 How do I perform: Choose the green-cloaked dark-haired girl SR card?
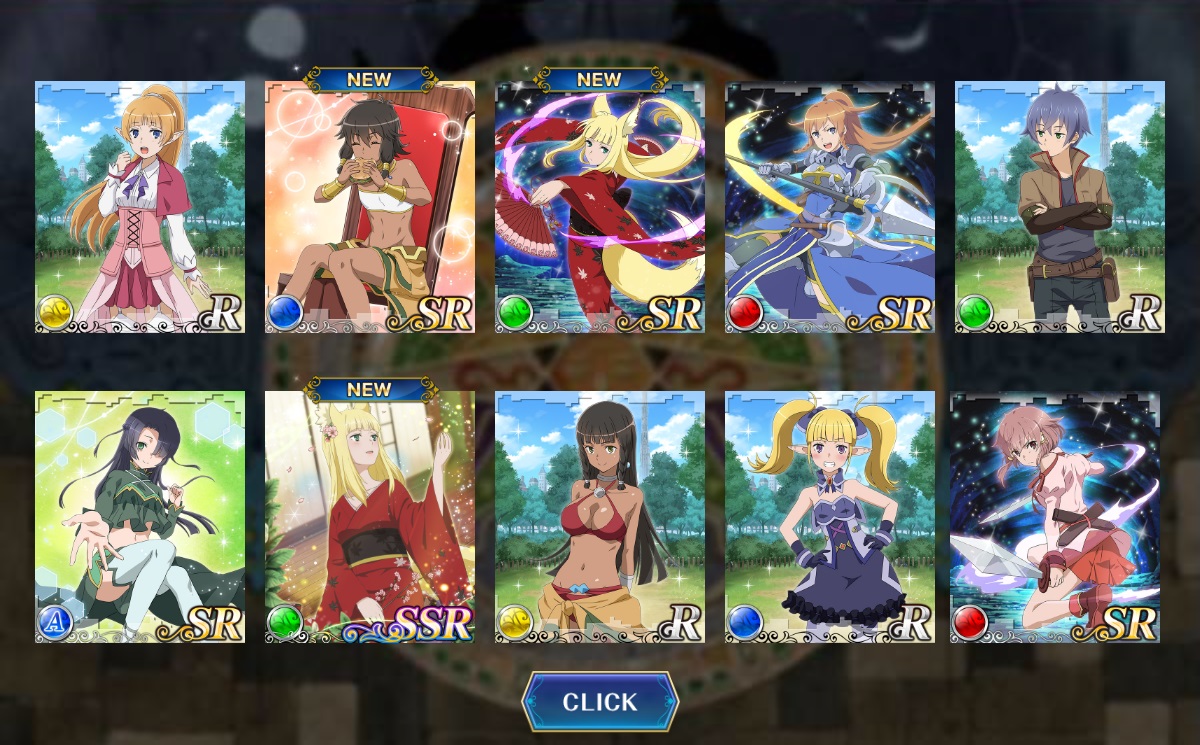[x=140, y=517]
